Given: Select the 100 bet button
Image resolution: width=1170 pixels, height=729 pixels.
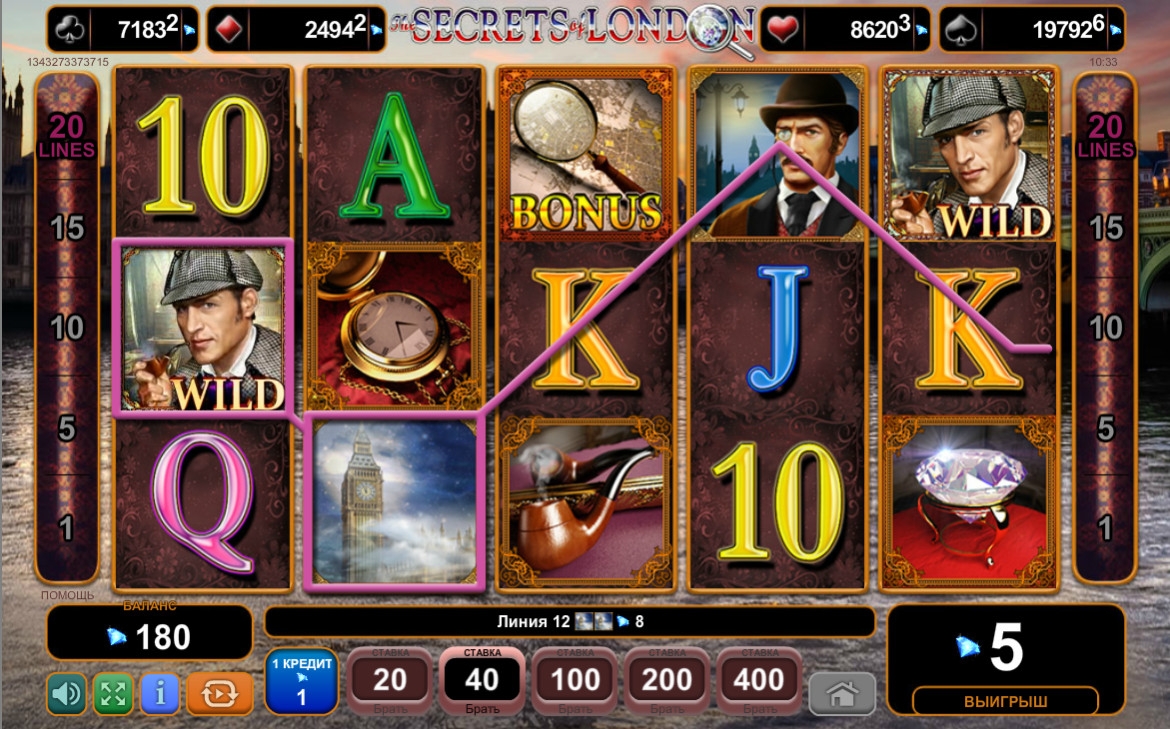Looking at the screenshot, I should click(x=575, y=681).
